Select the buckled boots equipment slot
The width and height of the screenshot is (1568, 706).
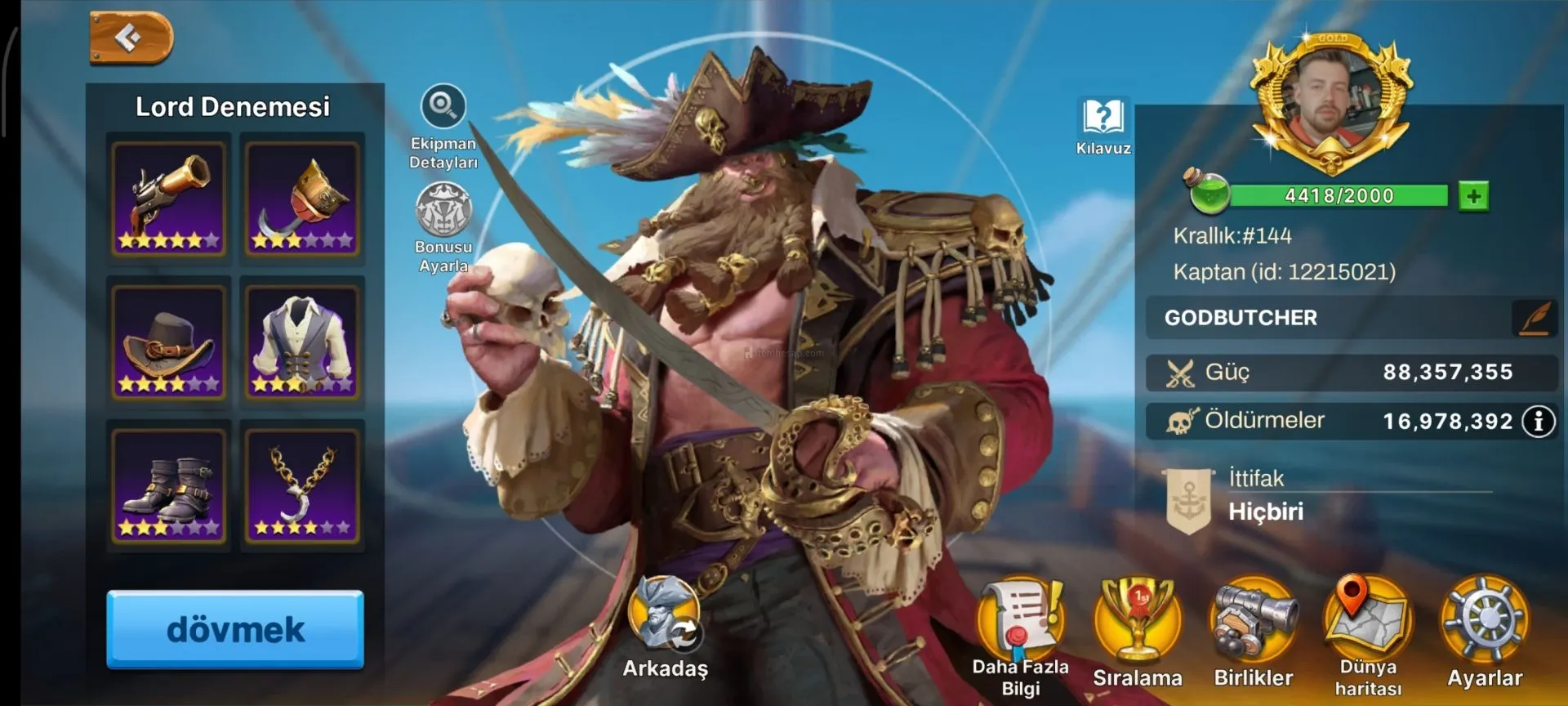[169, 486]
